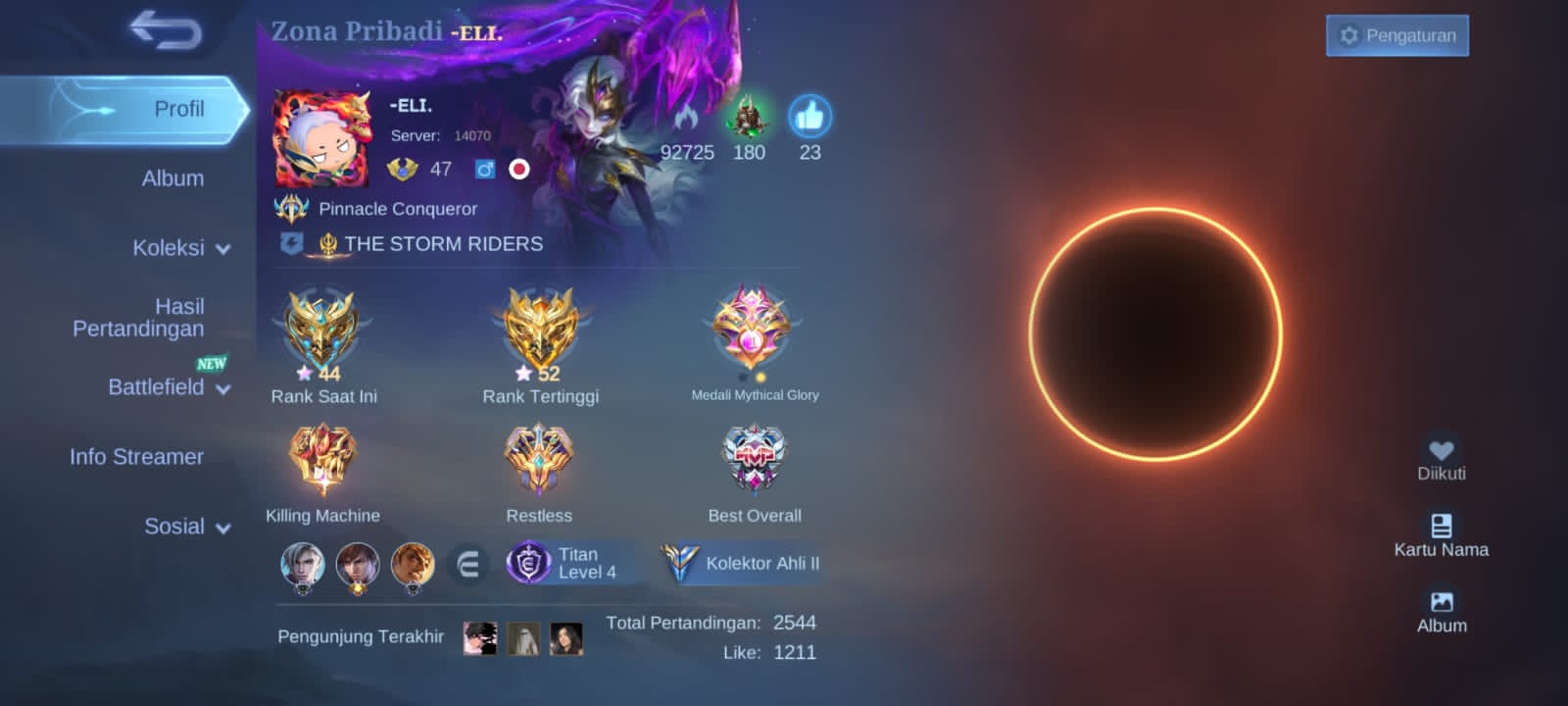The width and height of the screenshot is (1568, 706).
Task: Expand the Sosial menu
Action: point(186,527)
